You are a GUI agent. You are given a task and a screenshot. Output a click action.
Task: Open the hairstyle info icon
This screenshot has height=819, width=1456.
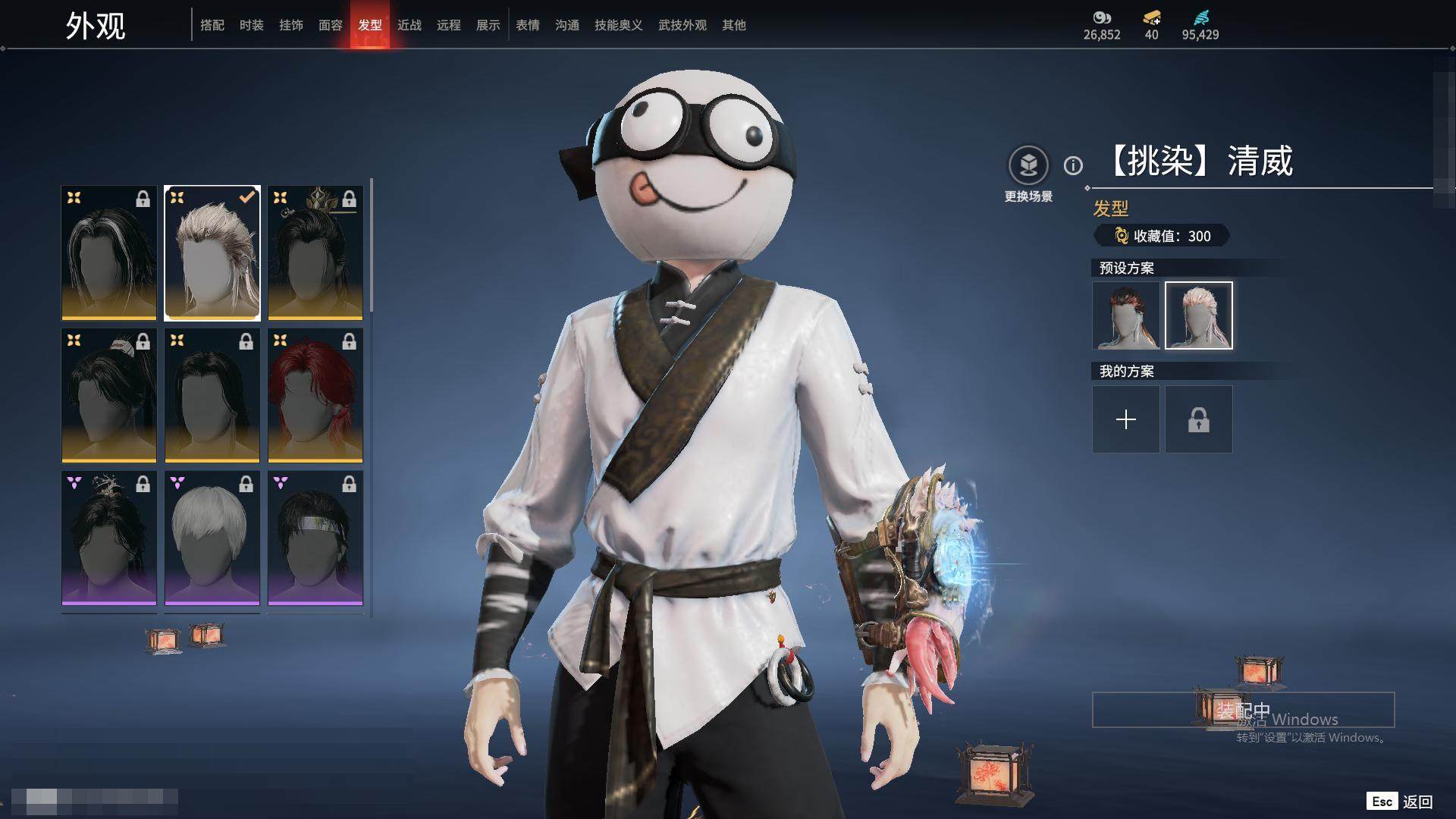(x=1073, y=165)
